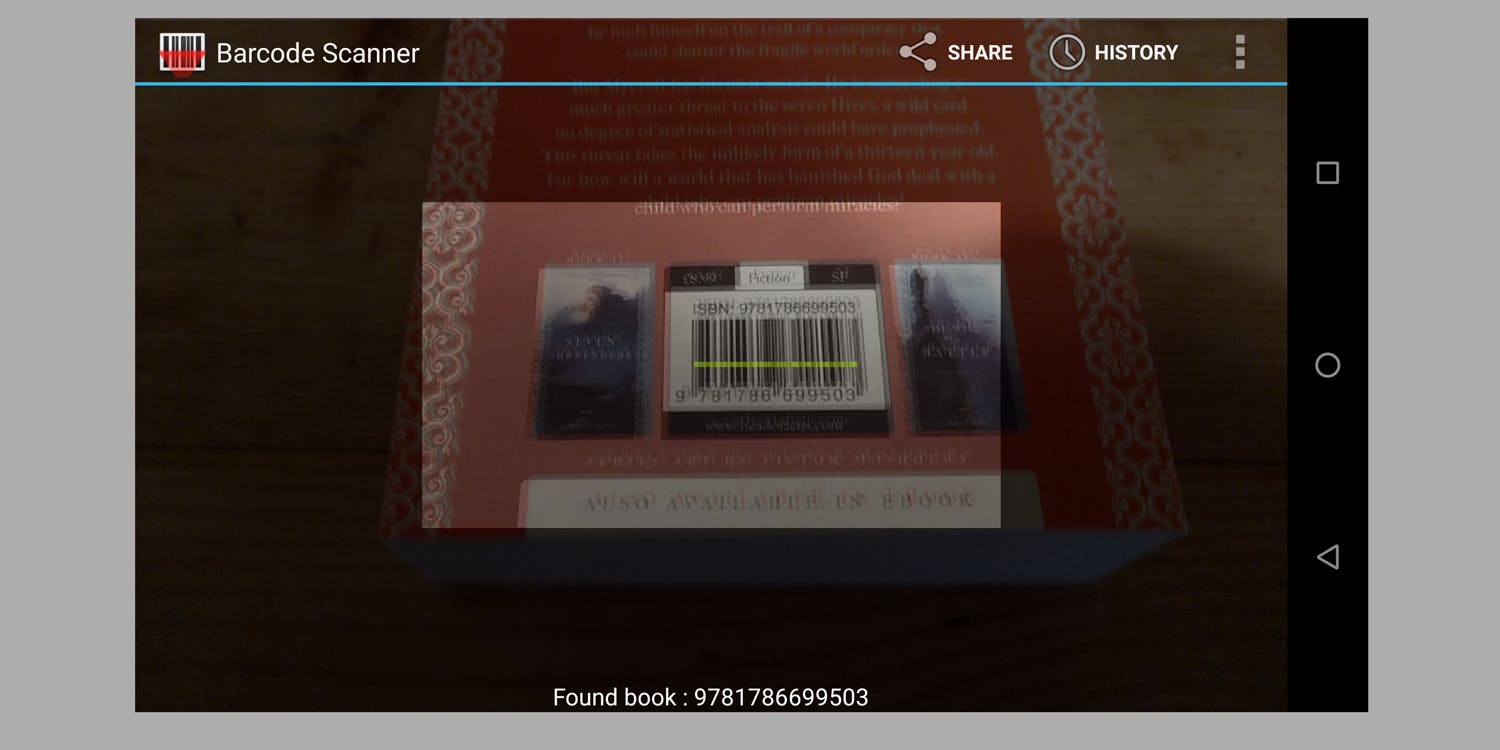Open the overflow menu with three dots
This screenshot has height=750, width=1500.
click(1239, 52)
